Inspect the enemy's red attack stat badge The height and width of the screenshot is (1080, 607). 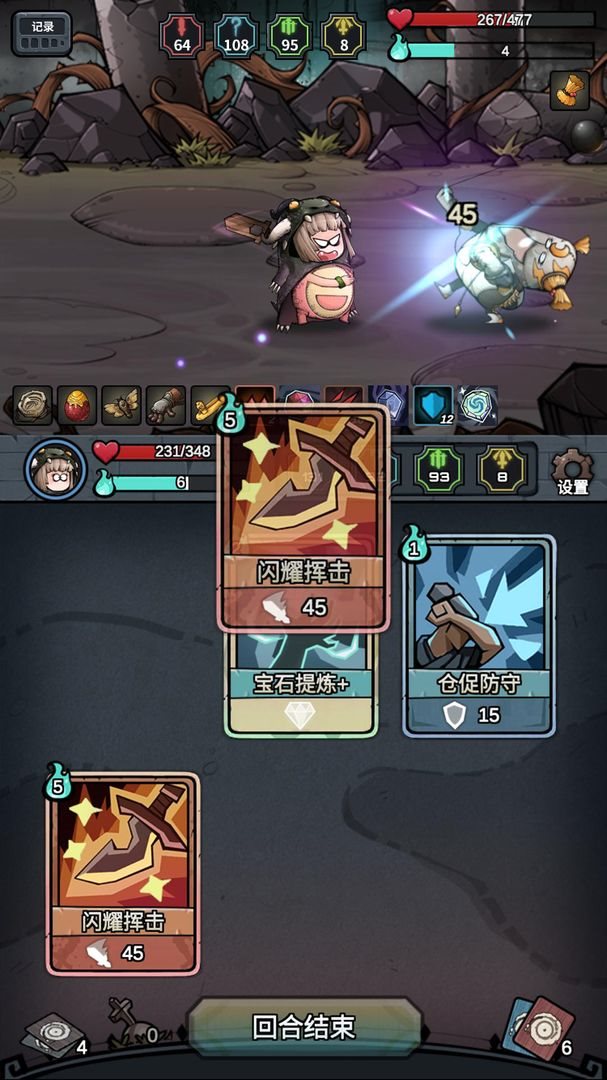point(182,36)
